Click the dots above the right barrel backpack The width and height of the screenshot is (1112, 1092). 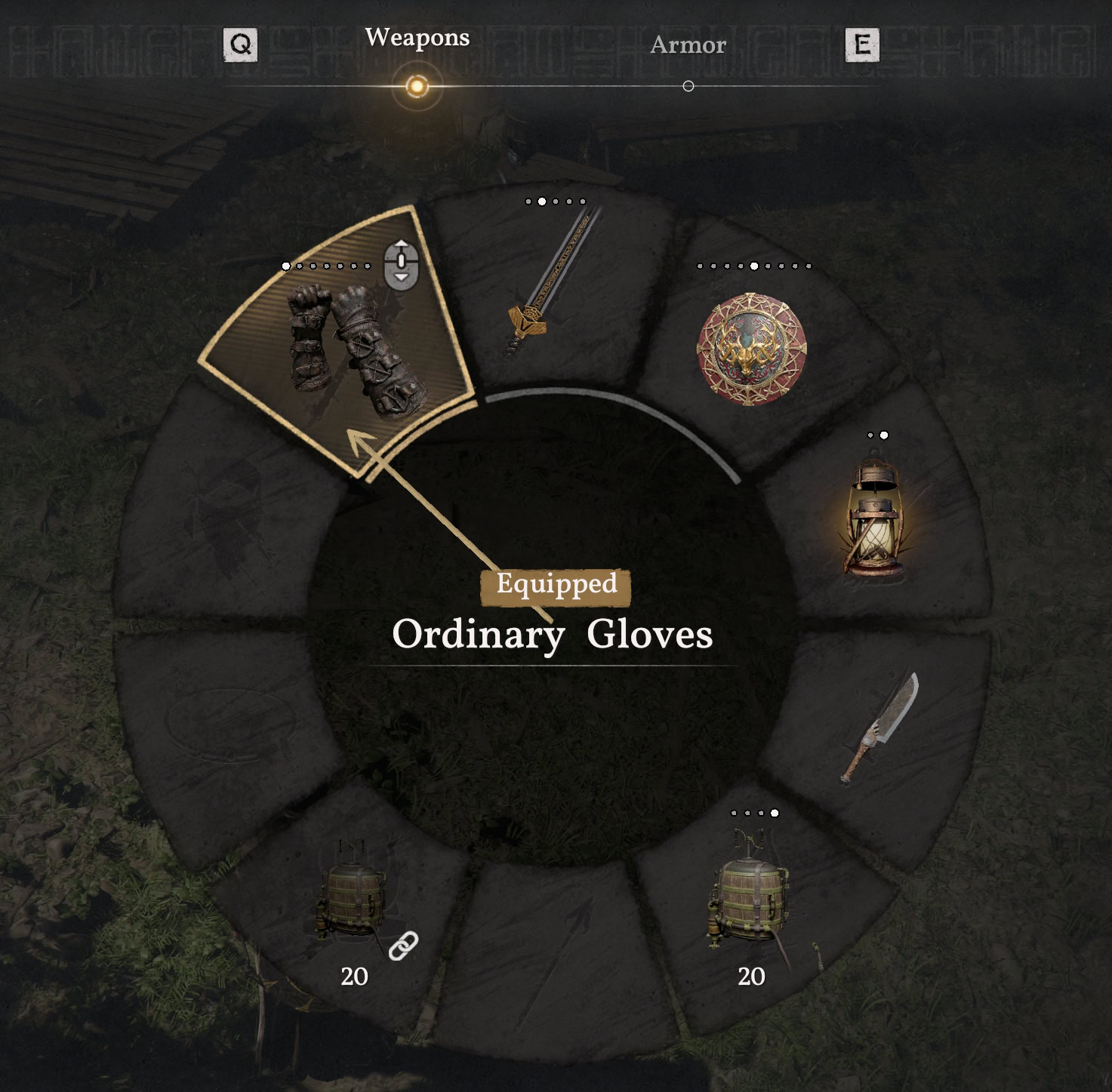(755, 814)
